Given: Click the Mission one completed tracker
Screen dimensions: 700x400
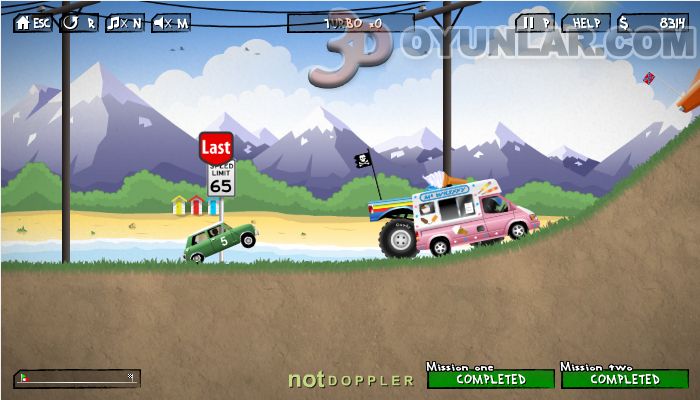Looking at the screenshot, I should click(490, 379).
